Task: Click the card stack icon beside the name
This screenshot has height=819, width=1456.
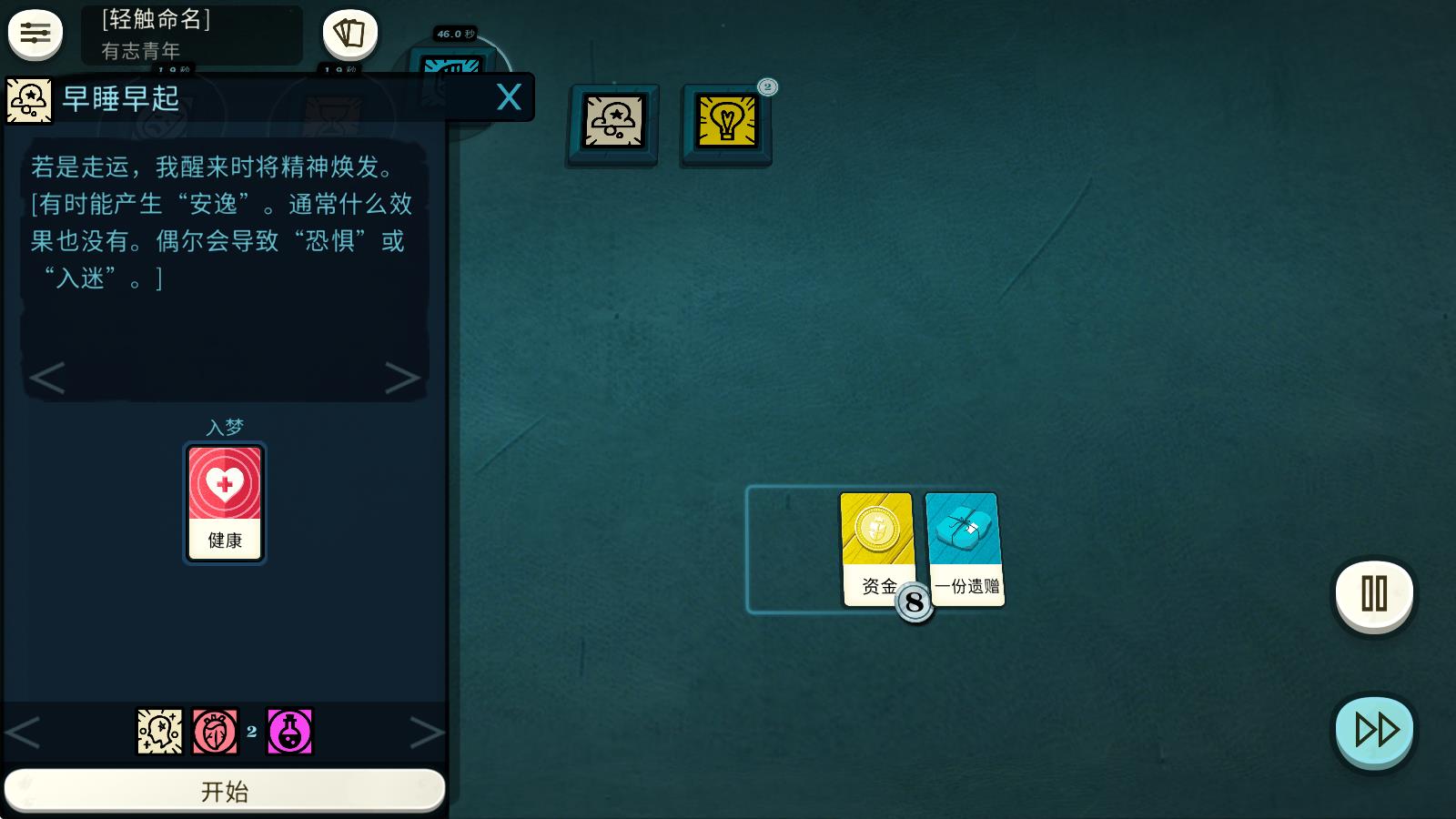Action: pyautogui.click(x=349, y=33)
